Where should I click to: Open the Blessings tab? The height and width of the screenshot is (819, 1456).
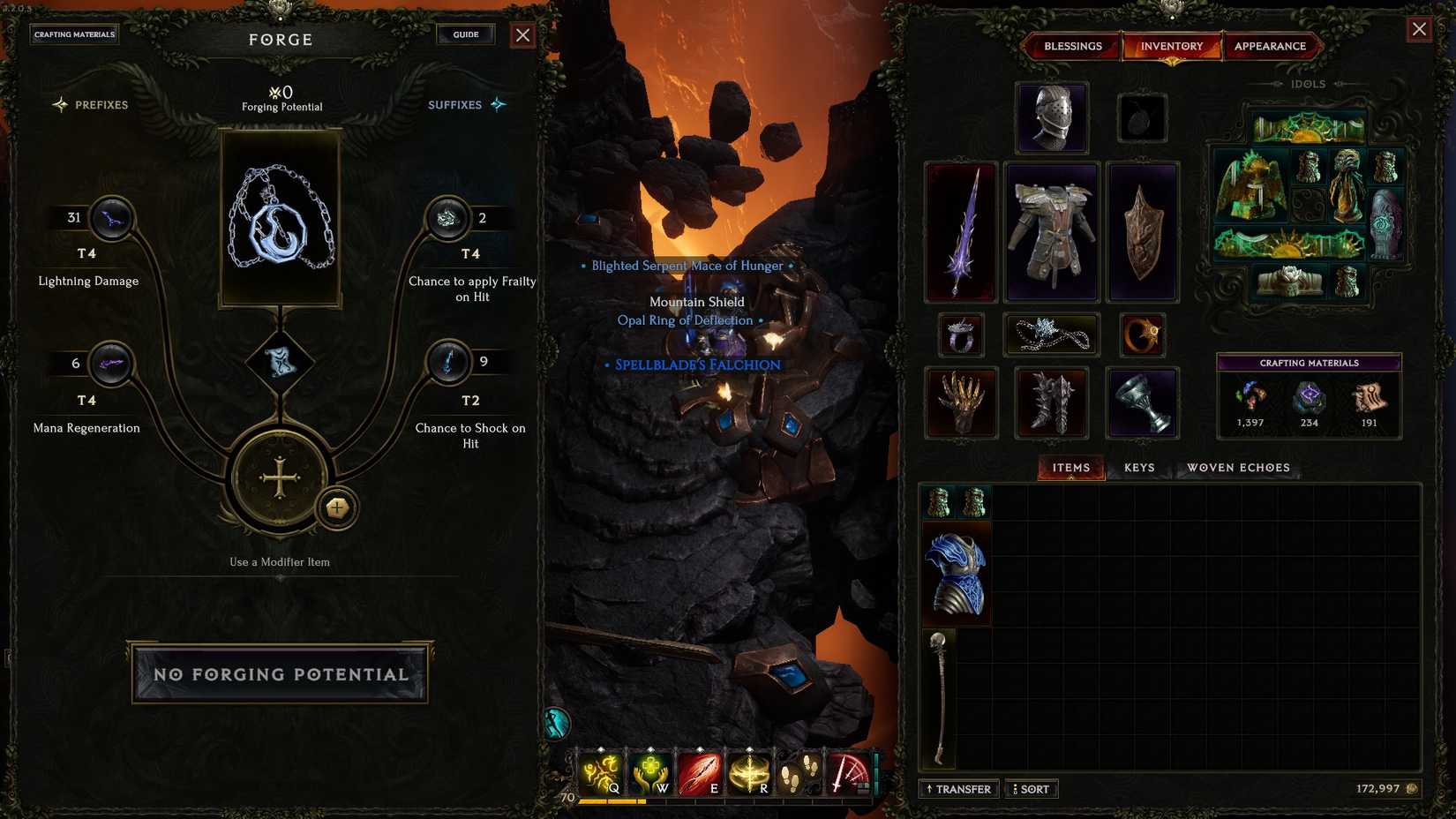coord(1072,46)
